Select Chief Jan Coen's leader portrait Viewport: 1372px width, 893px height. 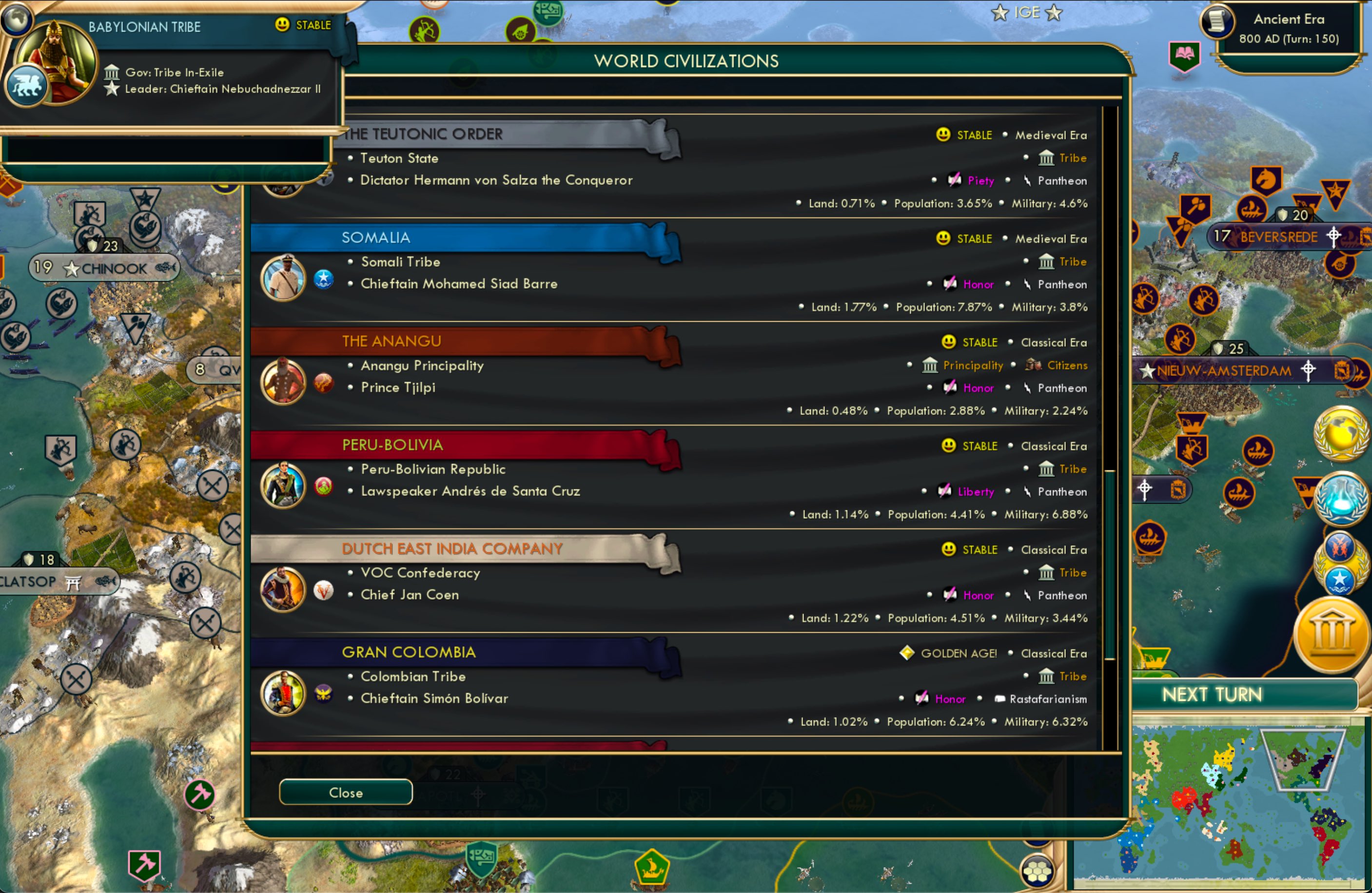283,589
